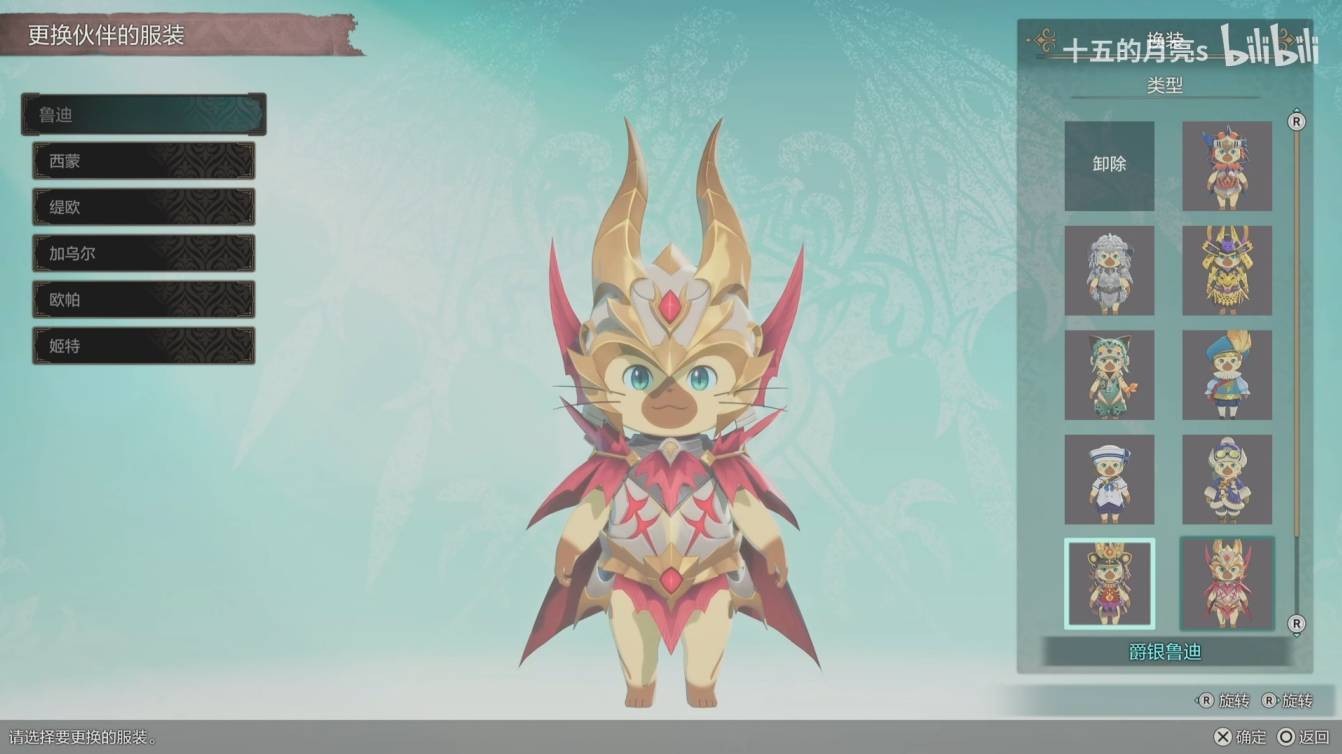Open the bilibili logo watermark
Image resolution: width=1342 pixels, height=754 pixels.
click(1269, 46)
